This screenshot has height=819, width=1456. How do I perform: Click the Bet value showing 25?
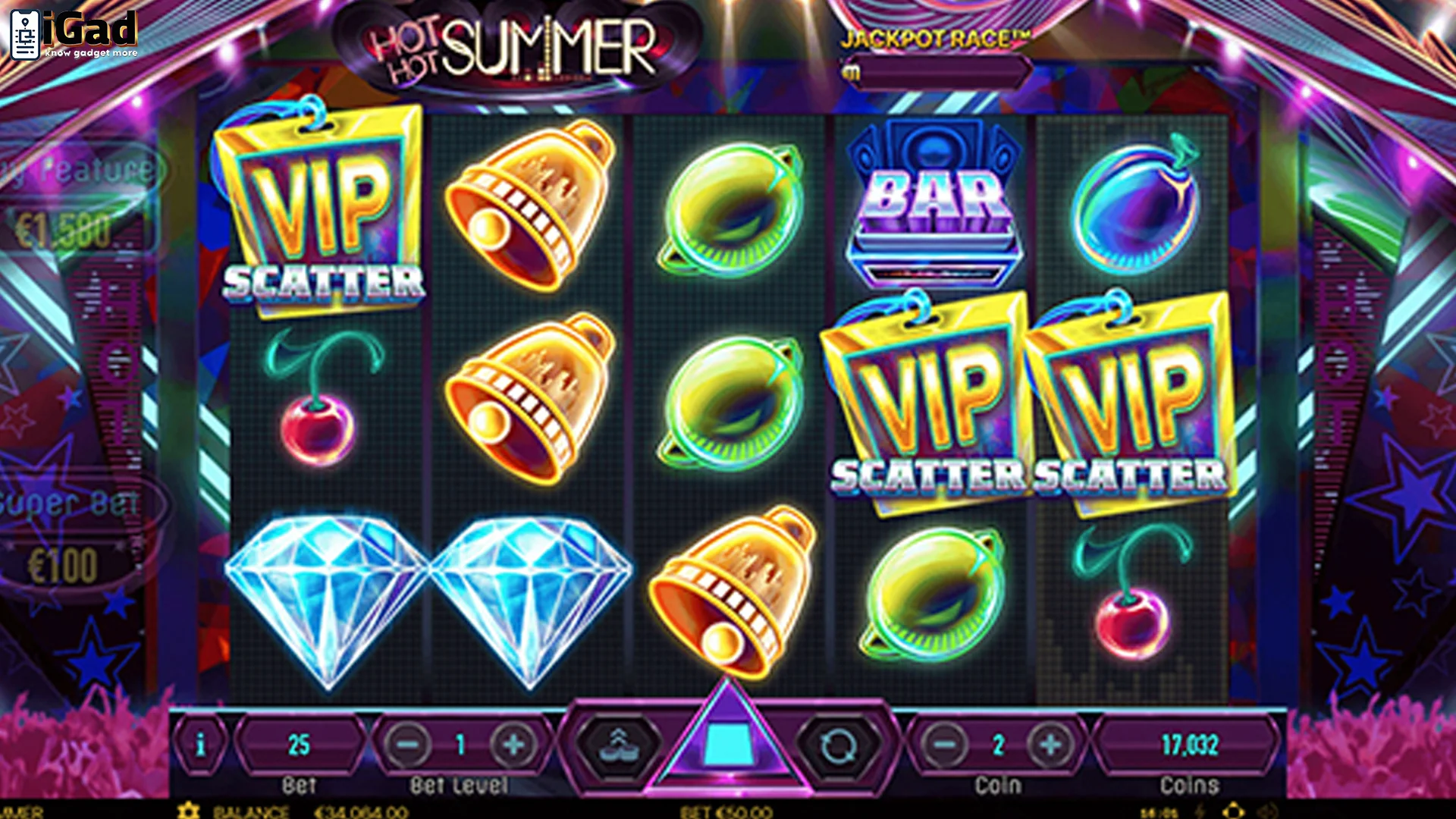tap(300, 745)
